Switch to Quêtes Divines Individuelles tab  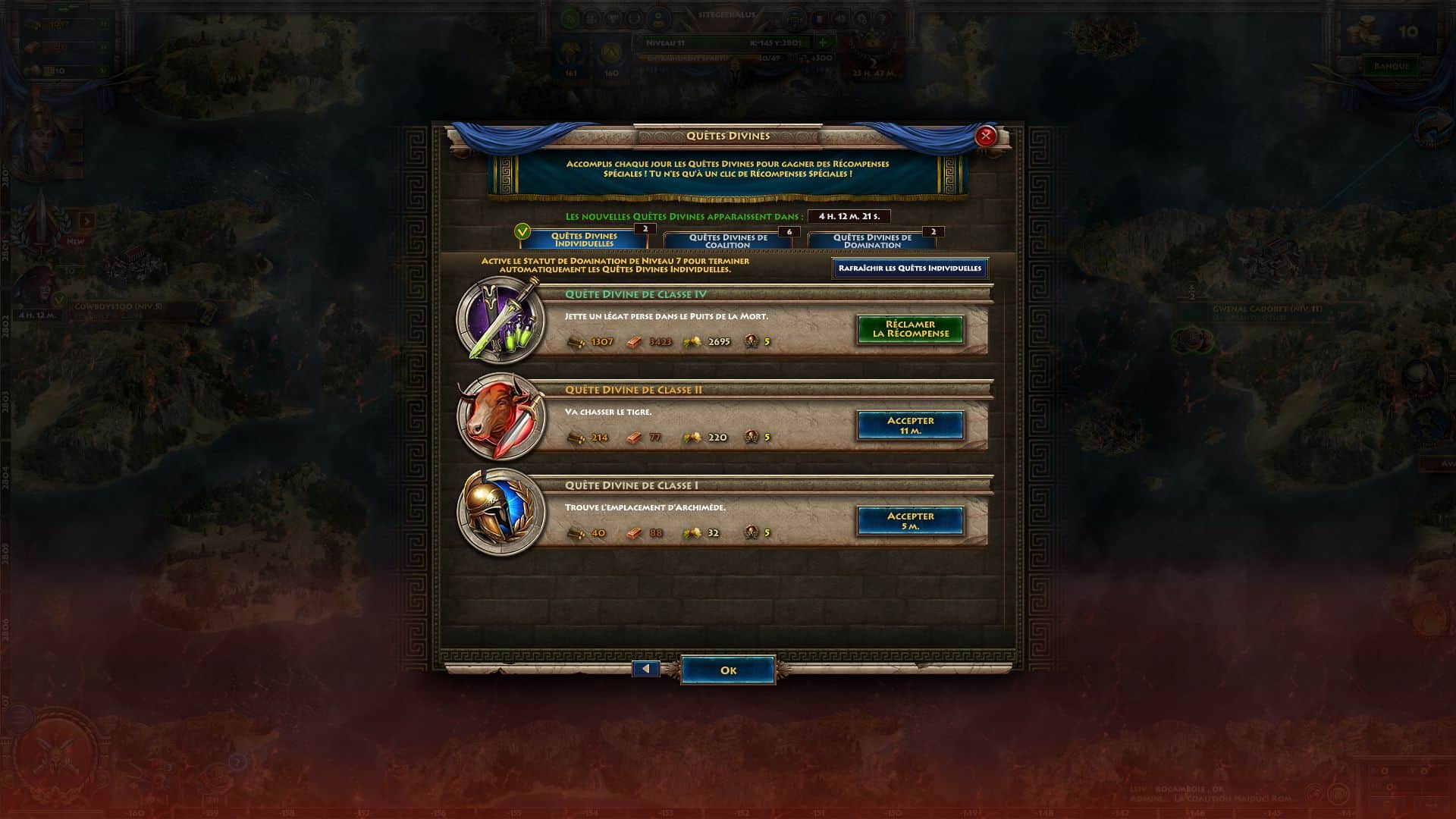coord(584,240)
